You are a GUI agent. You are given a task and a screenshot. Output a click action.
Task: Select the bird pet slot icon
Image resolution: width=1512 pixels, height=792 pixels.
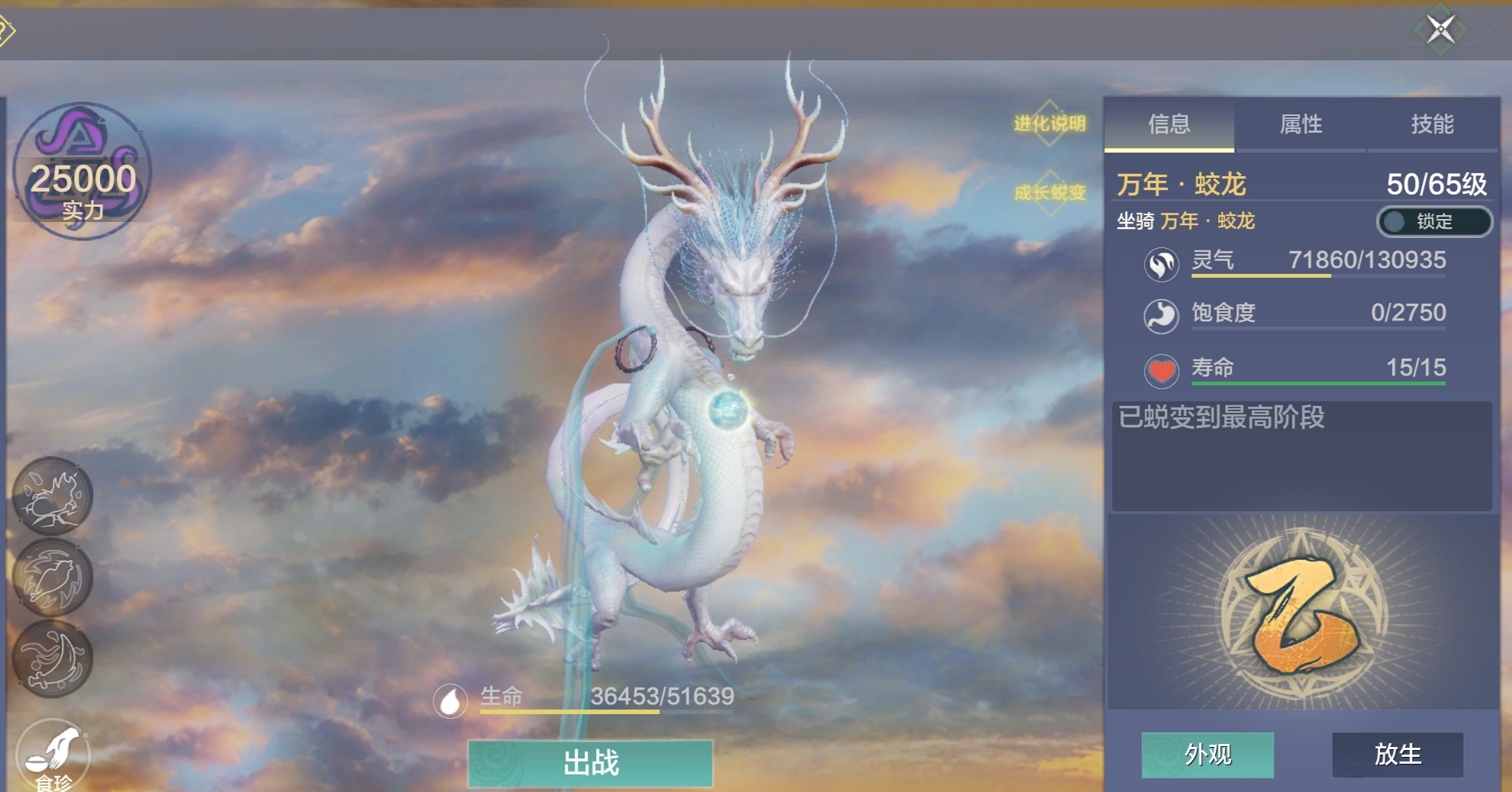(x=53, y=578)
